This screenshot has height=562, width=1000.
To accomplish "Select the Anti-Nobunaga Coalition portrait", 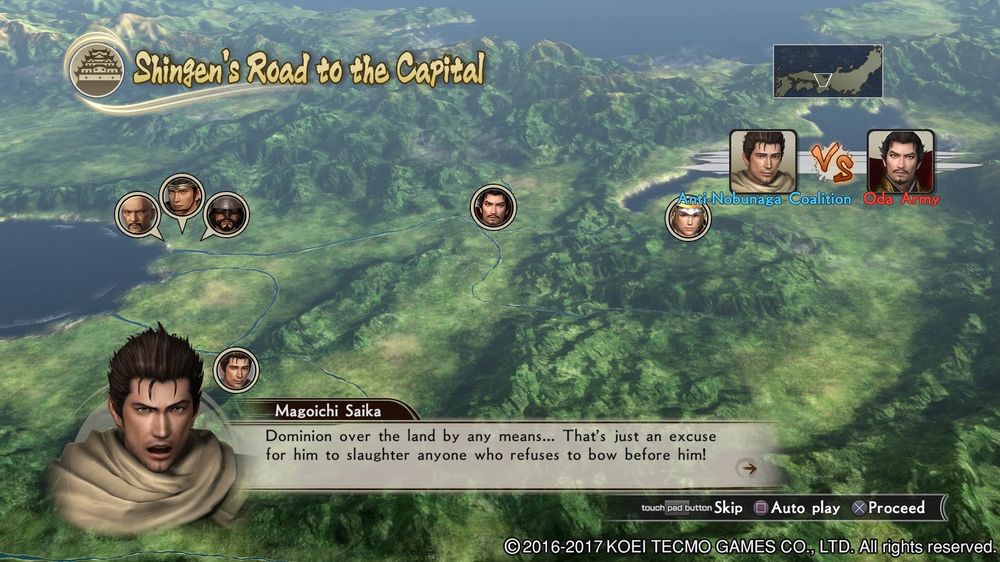I will point(763,160).
